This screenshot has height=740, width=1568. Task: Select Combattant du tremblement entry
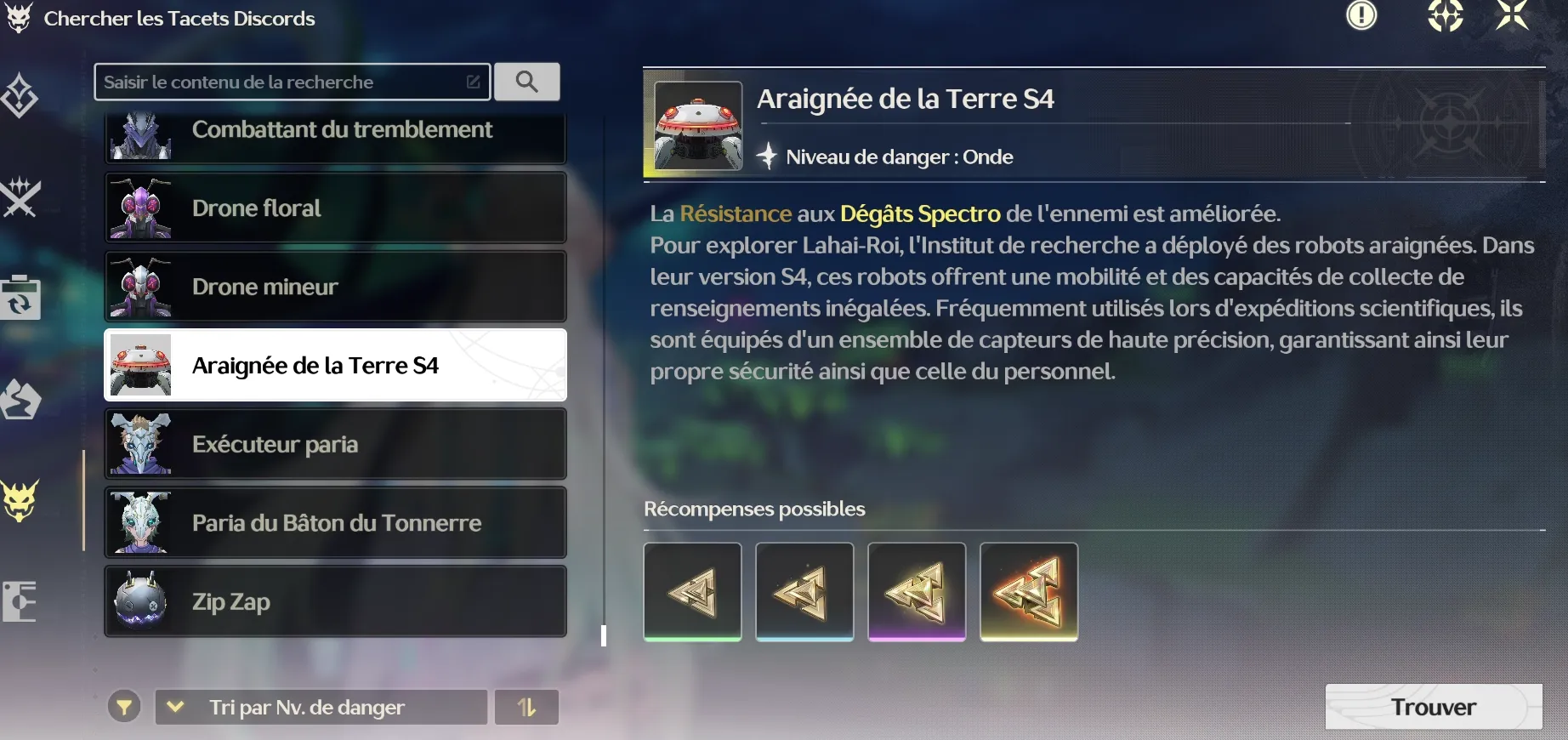335,135
